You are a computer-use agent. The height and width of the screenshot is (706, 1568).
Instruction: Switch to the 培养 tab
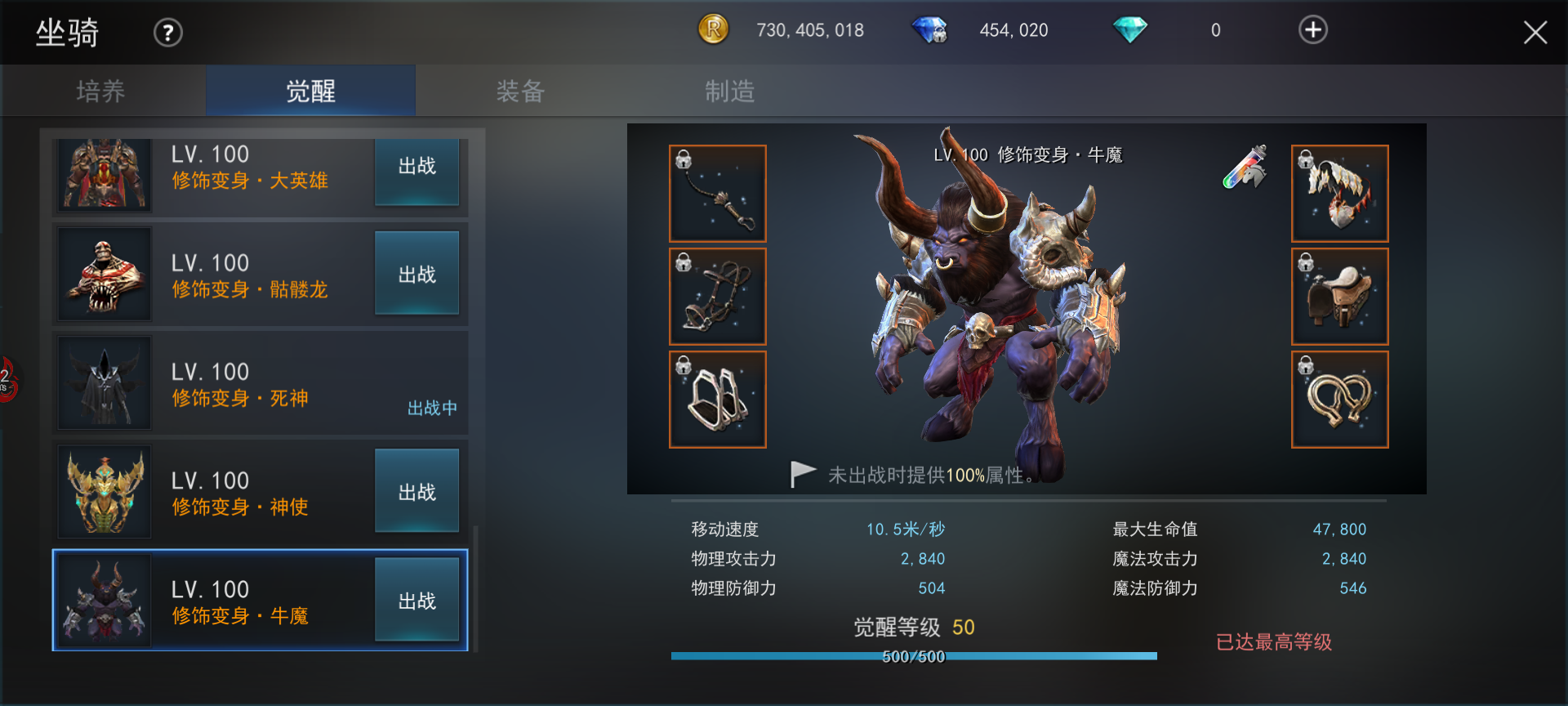point(101,91)
